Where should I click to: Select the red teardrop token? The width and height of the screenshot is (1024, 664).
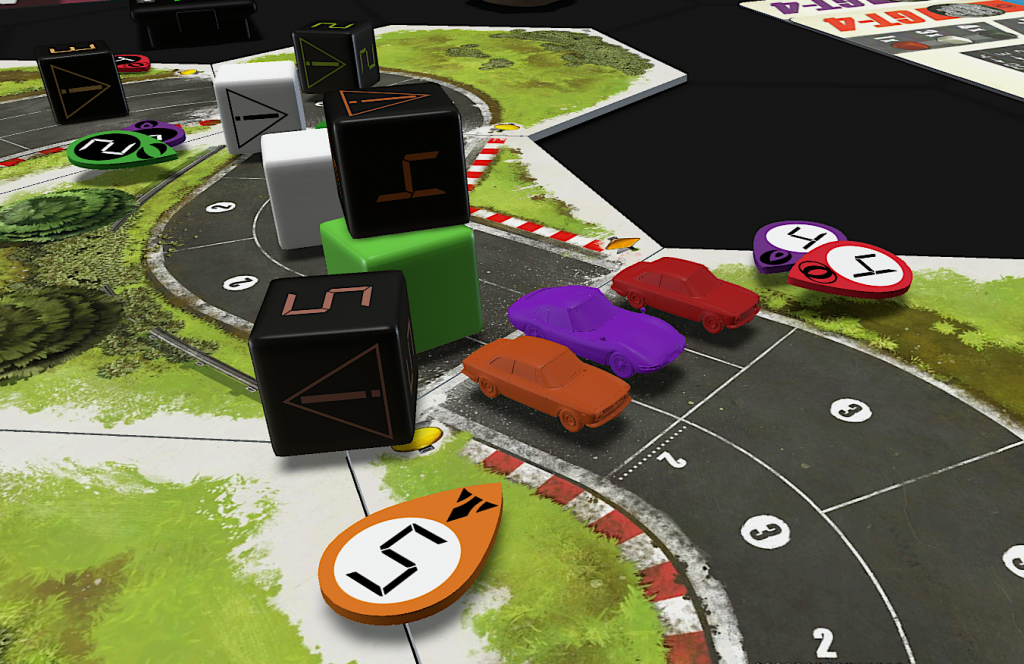click(852, 269)
